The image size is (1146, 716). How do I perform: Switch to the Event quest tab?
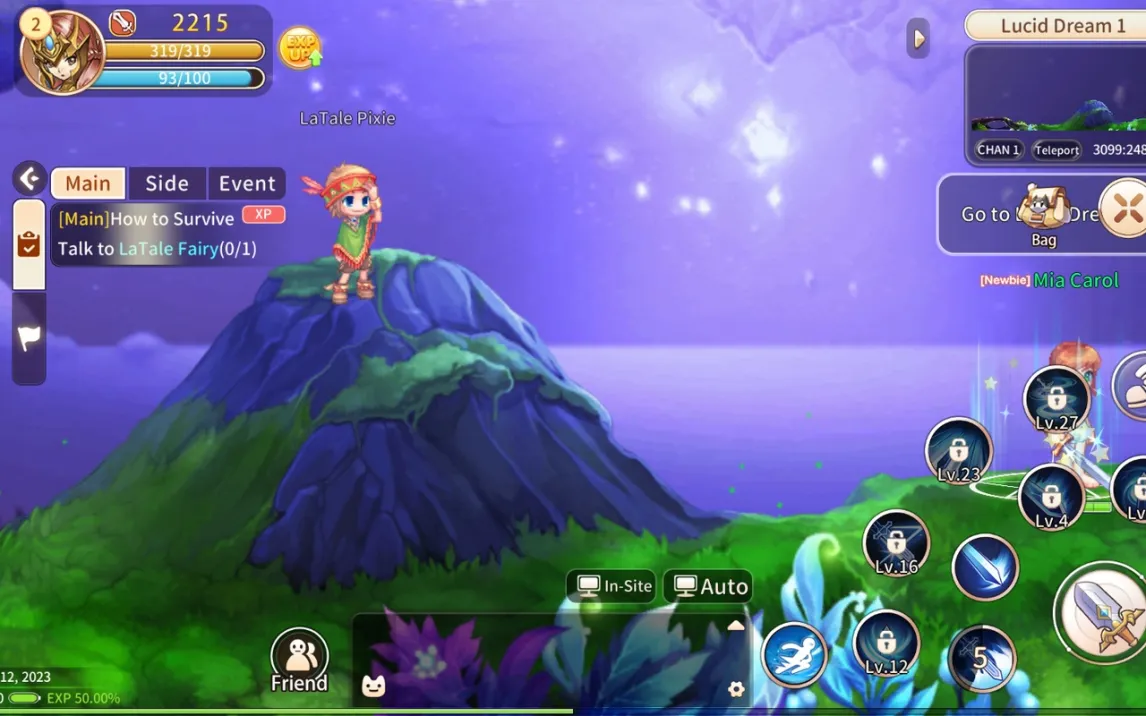pyautogui.click(x=247, y=183)
